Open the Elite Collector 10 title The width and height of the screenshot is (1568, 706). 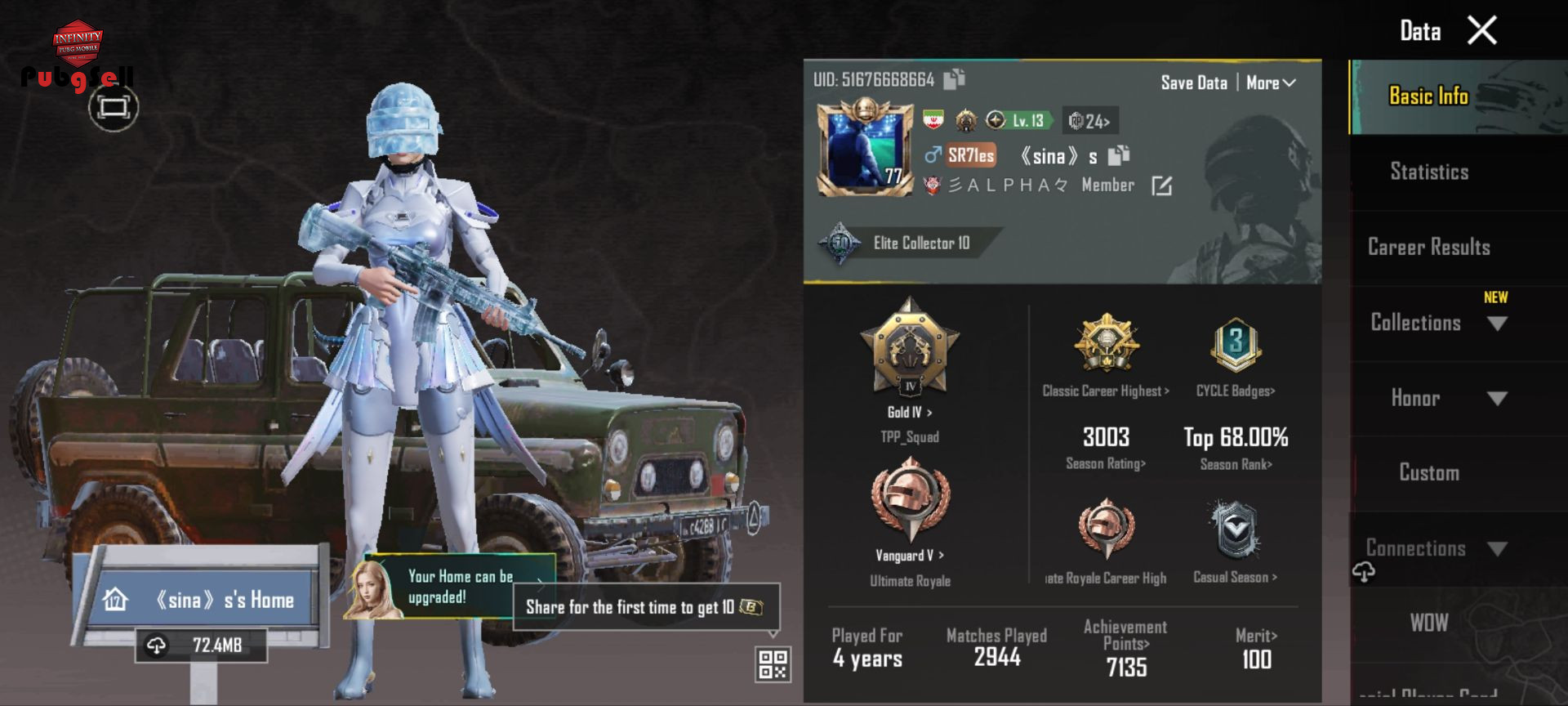[x=906, y=243]
